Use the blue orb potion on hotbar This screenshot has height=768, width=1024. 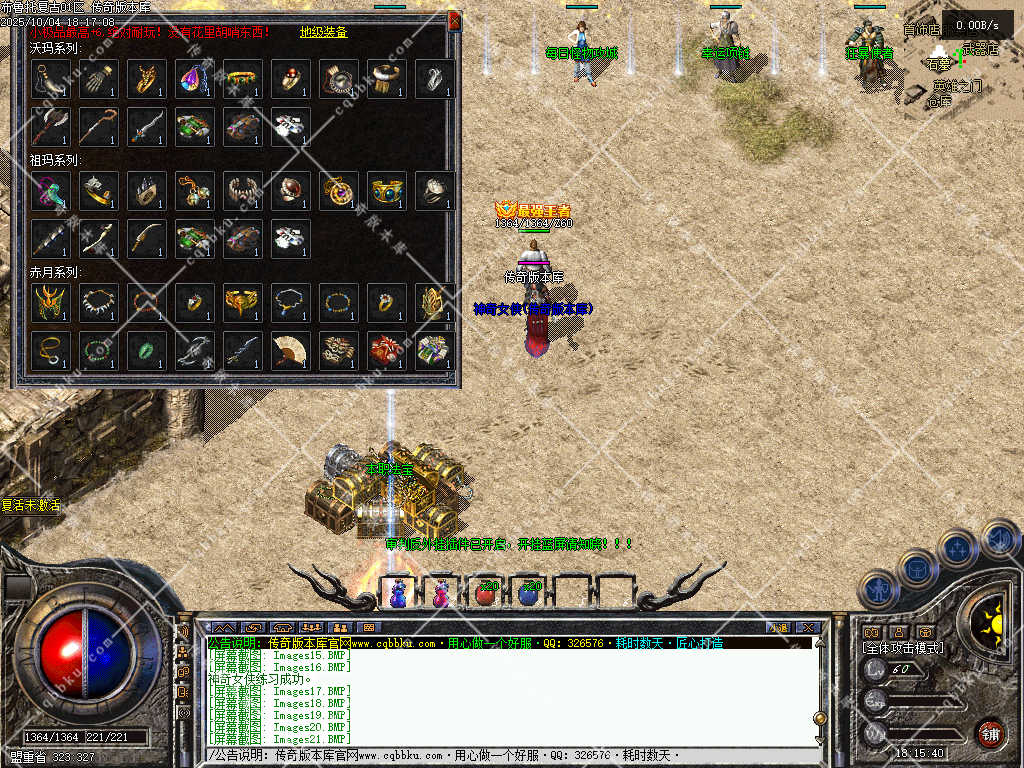(529, 593)
